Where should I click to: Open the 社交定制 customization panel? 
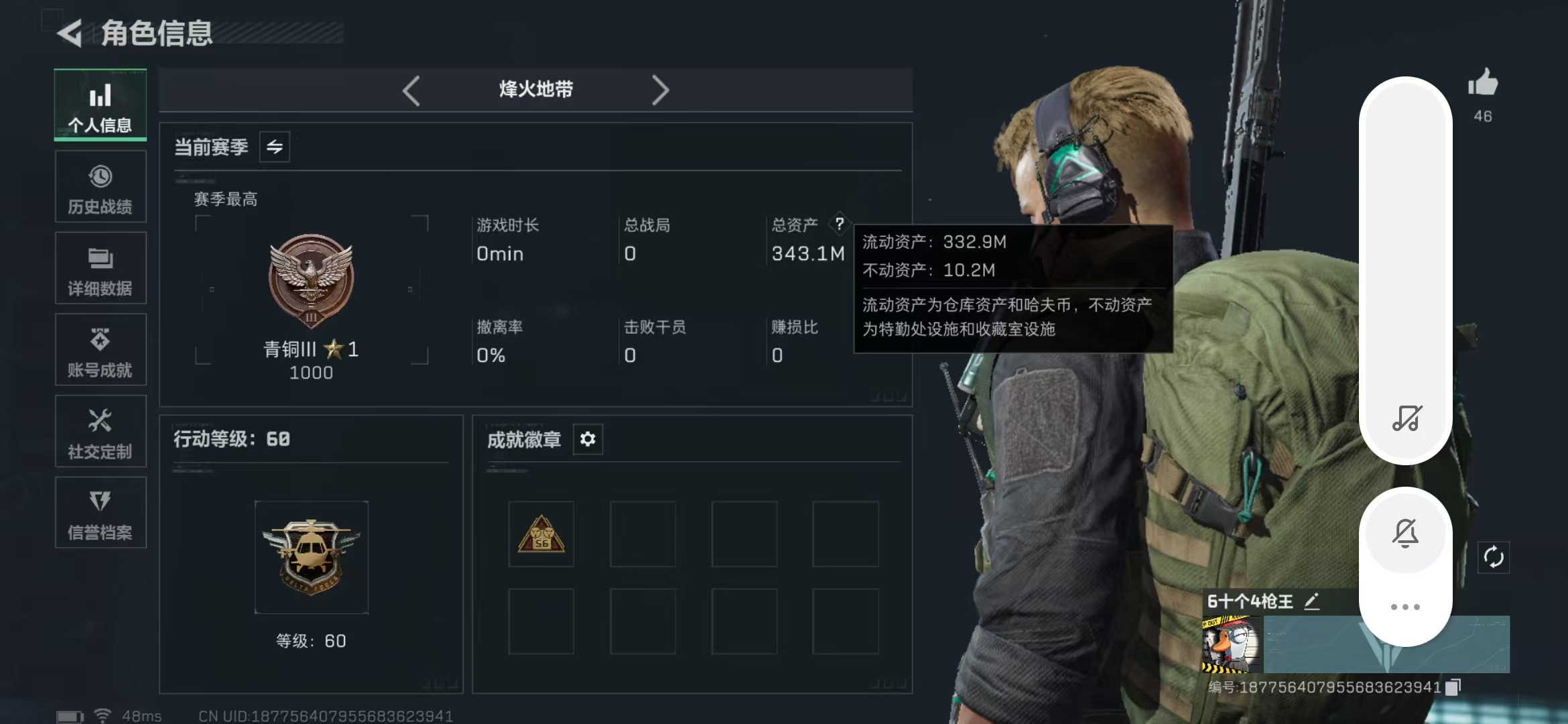click(100, 432)
